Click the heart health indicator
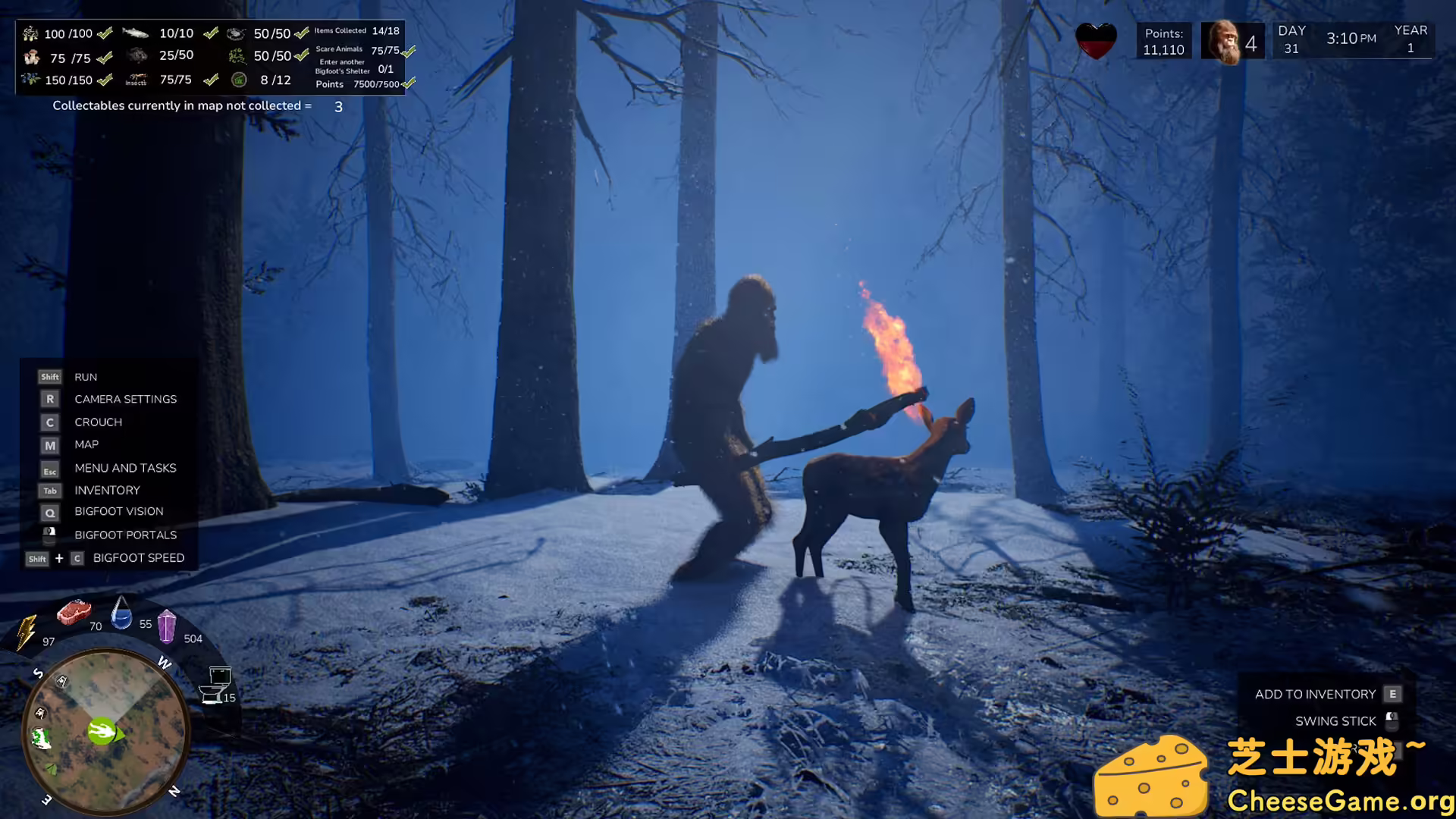This screenshot has width=1456, height=819. coord(1095,39)
